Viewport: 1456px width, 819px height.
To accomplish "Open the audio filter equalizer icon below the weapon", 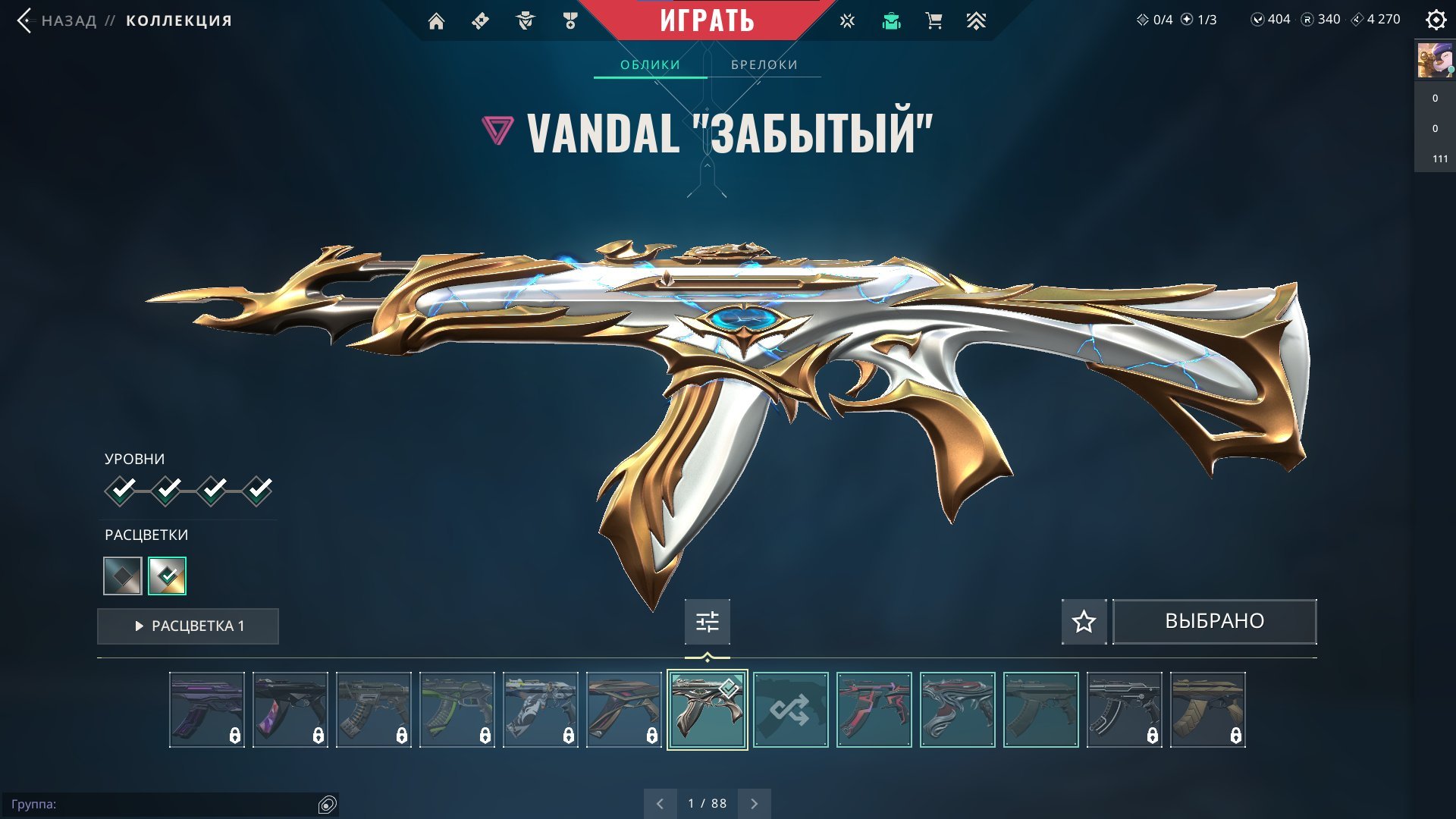I will tap(707, 621).
